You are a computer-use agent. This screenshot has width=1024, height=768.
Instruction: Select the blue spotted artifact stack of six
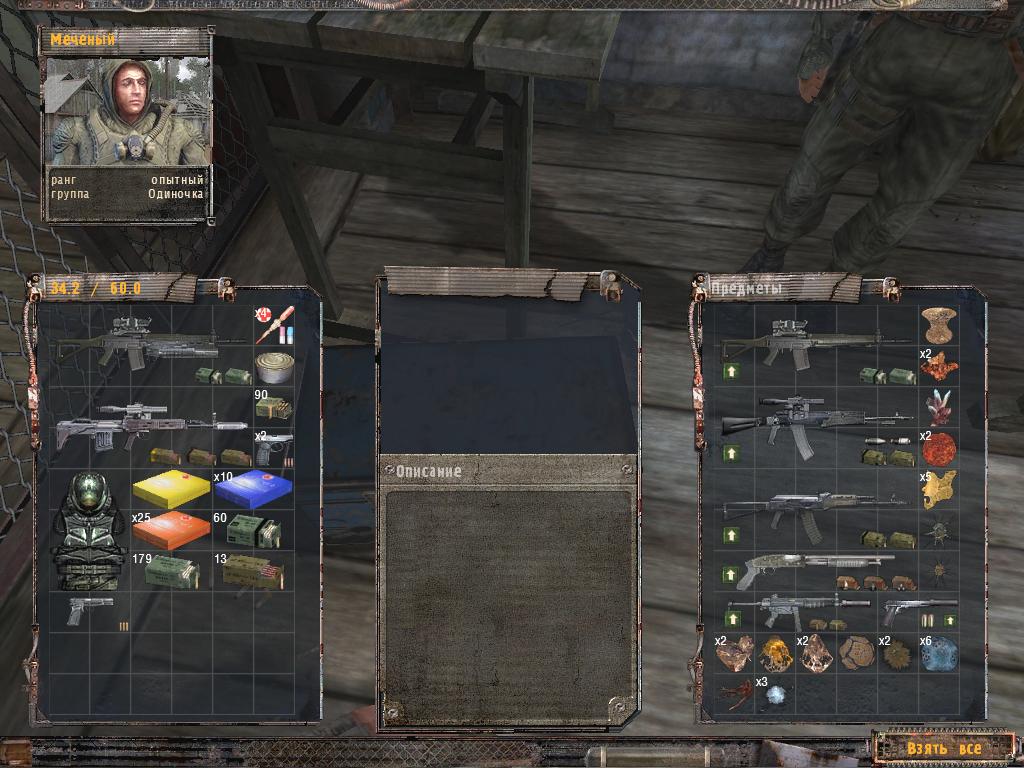pos(939,654)
